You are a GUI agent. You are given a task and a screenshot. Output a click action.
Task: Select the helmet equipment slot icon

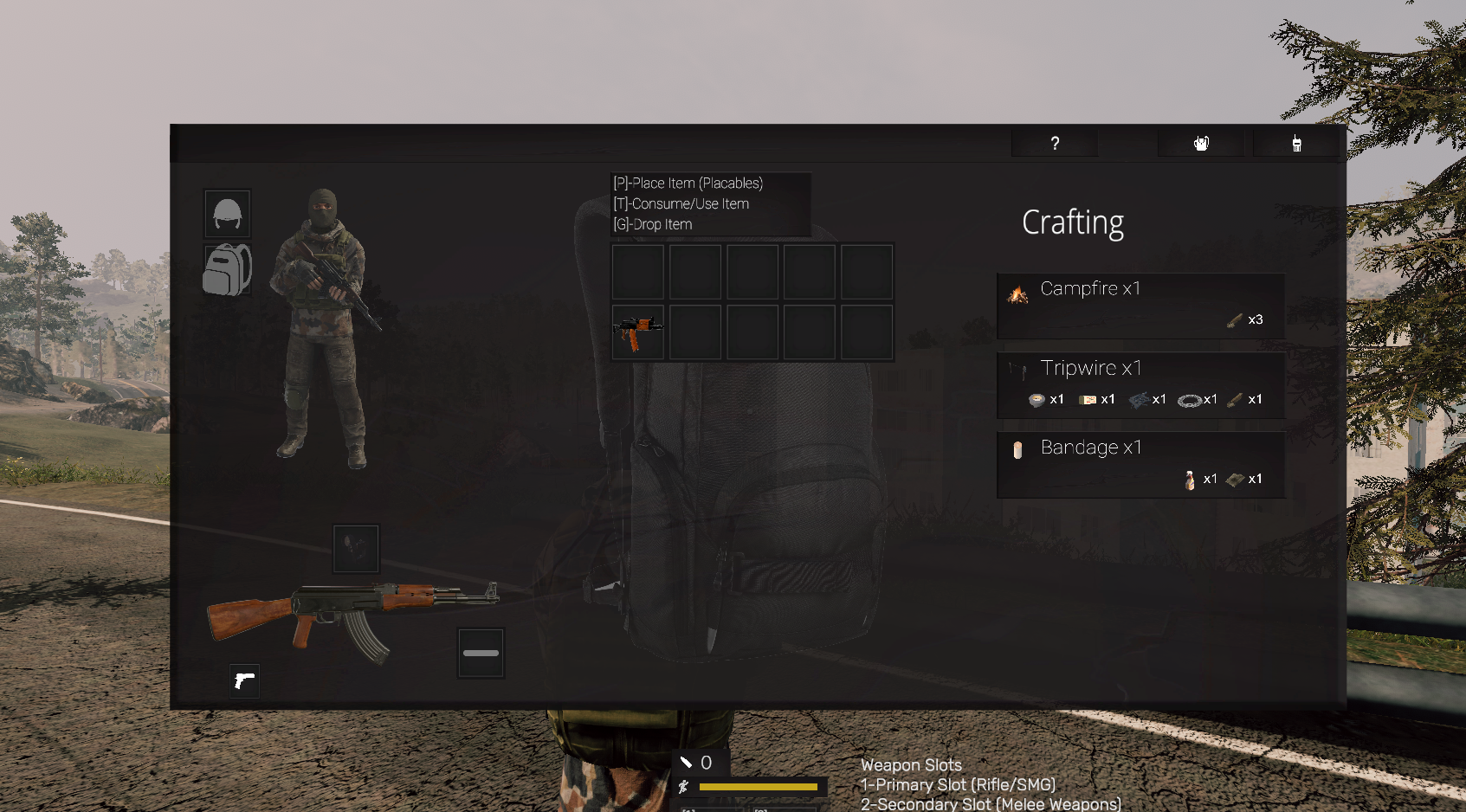(x=226, y=213)
